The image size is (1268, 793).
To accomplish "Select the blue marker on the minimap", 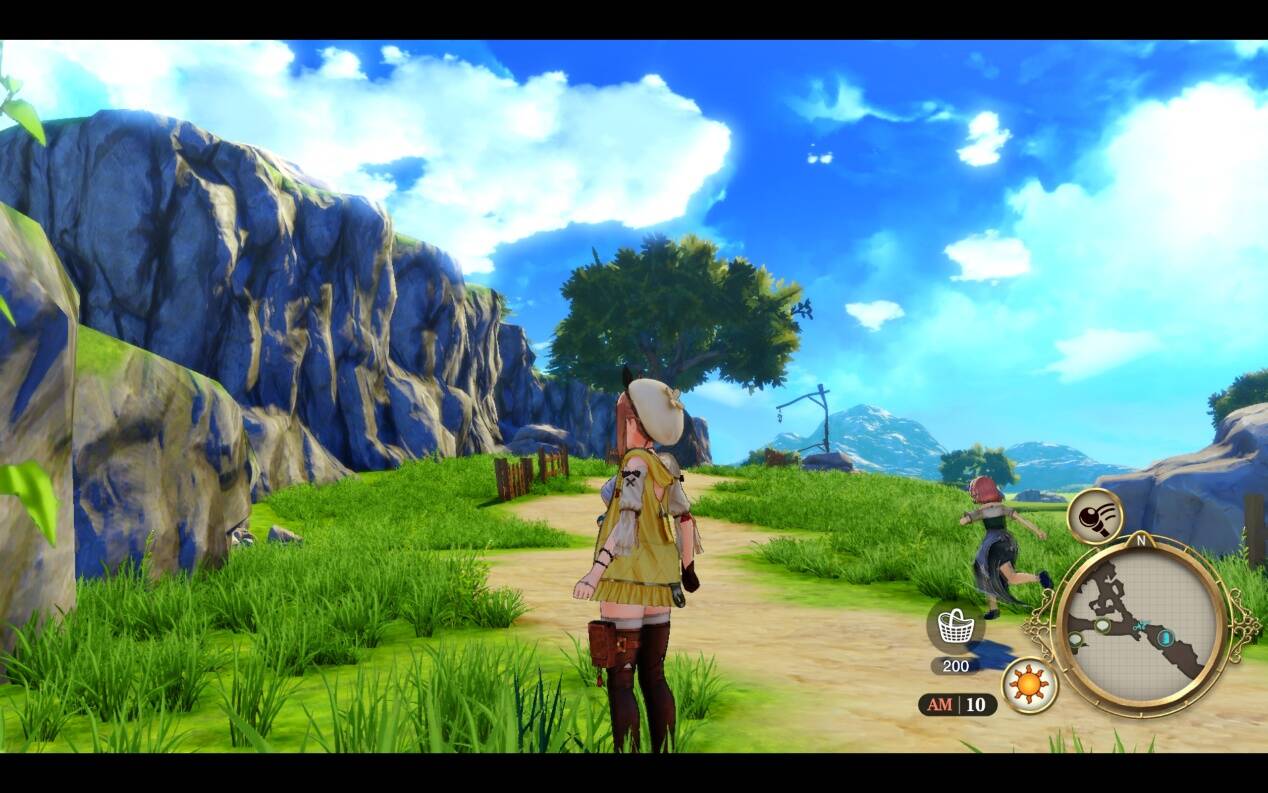I will click(1165, 637).
